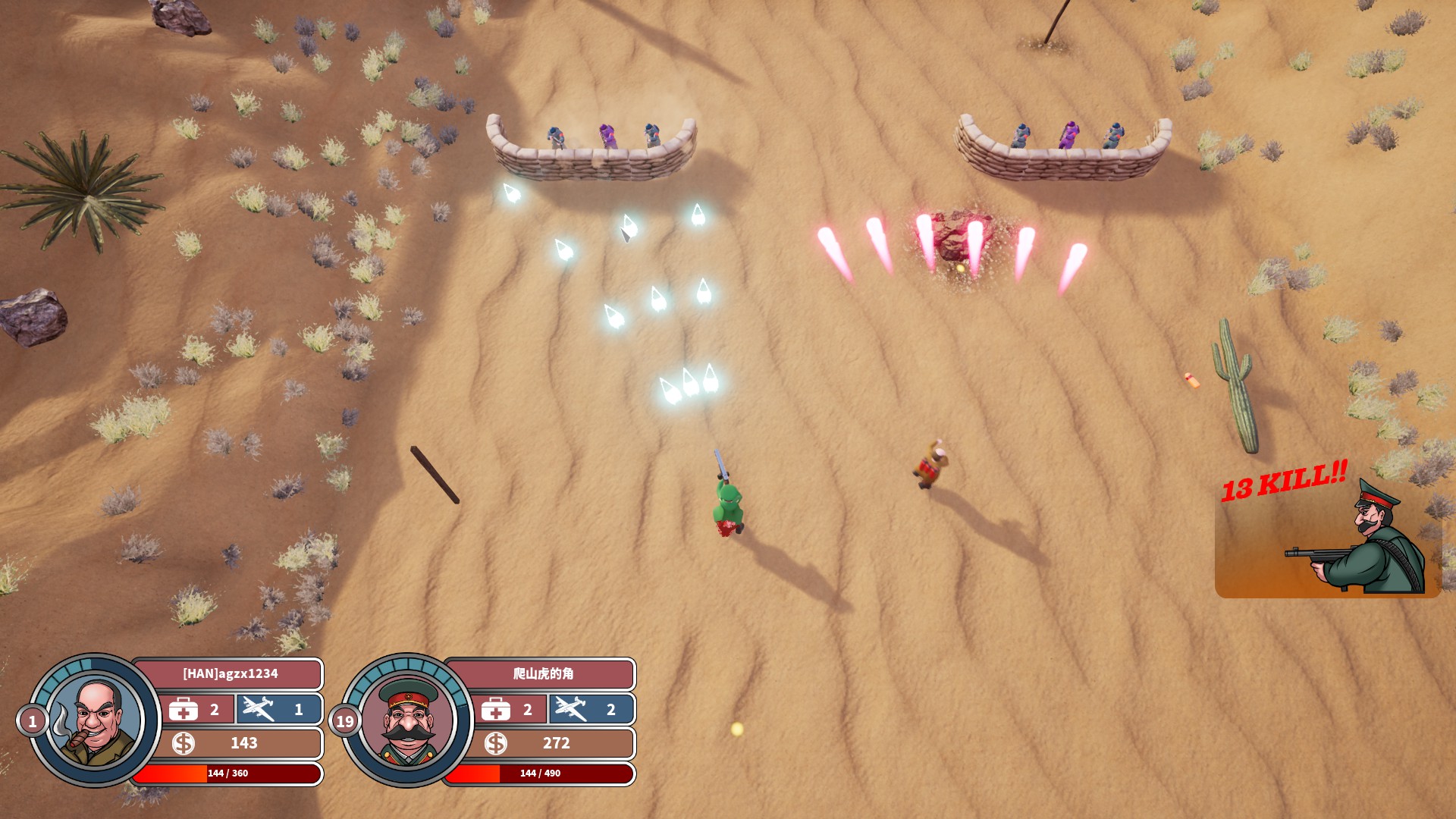Use the medkit icon of 爬山虎的角
This screenshot has height=819, width=1456.
click(x=496, y=710)
